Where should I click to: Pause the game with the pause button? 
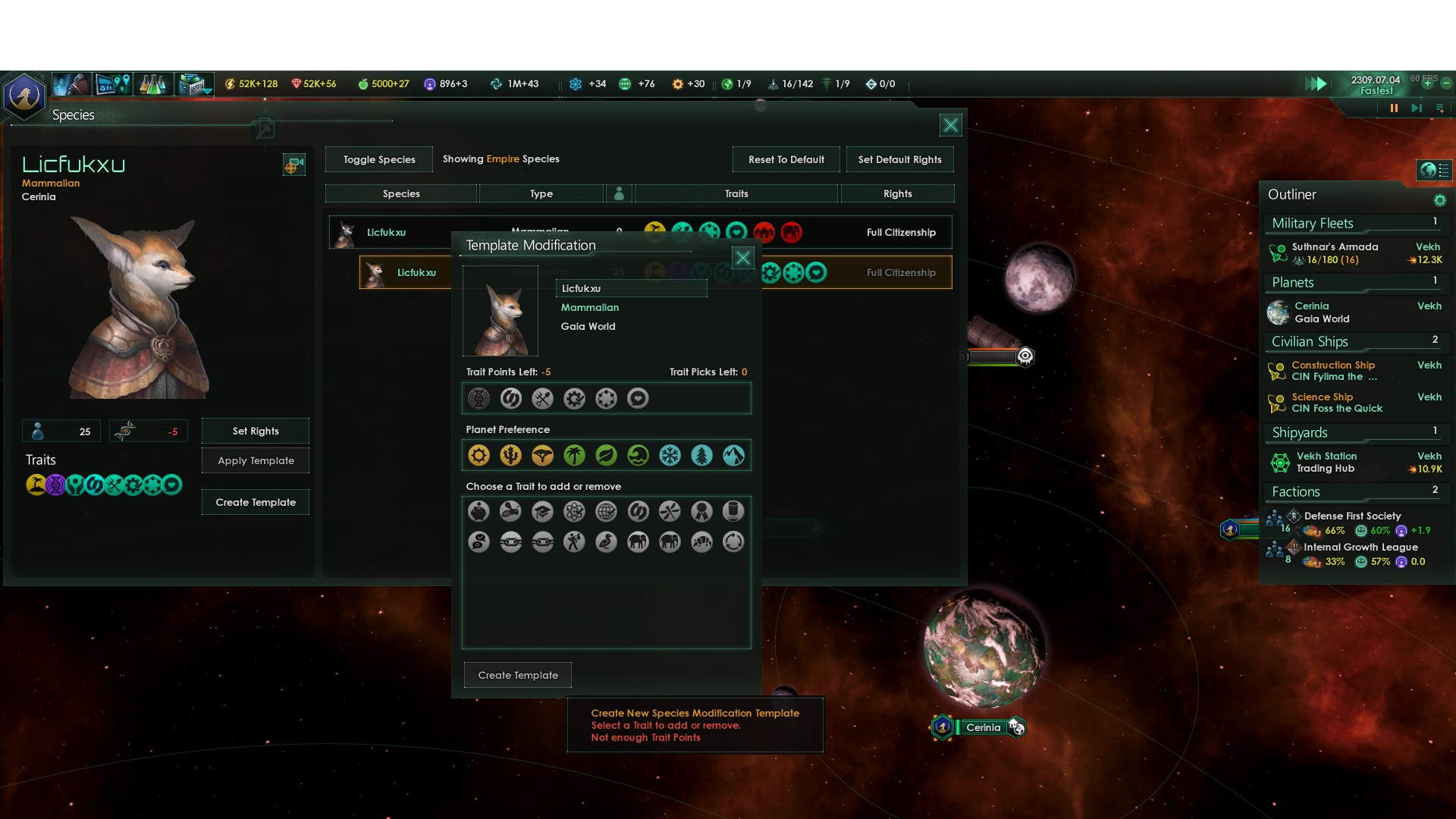[x=1394, y=108]
